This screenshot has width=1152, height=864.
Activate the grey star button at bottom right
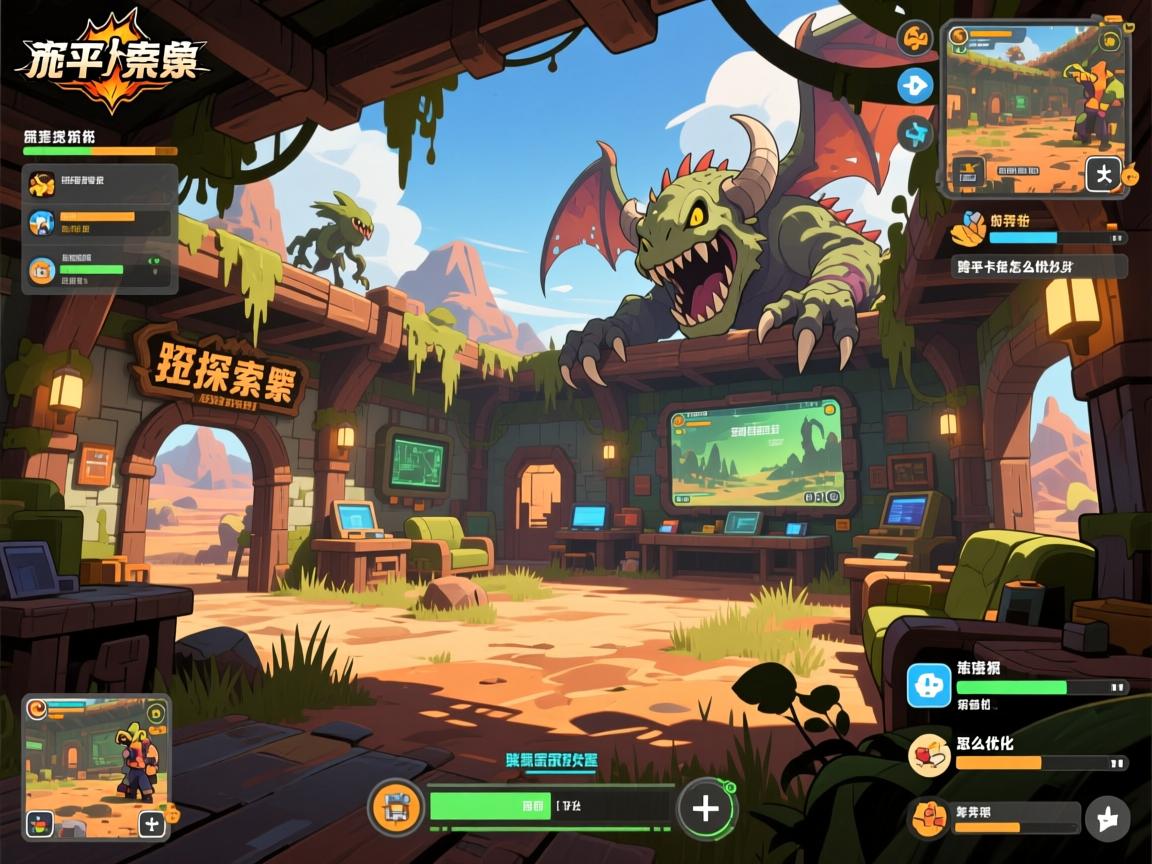(x=1107, y=819)
